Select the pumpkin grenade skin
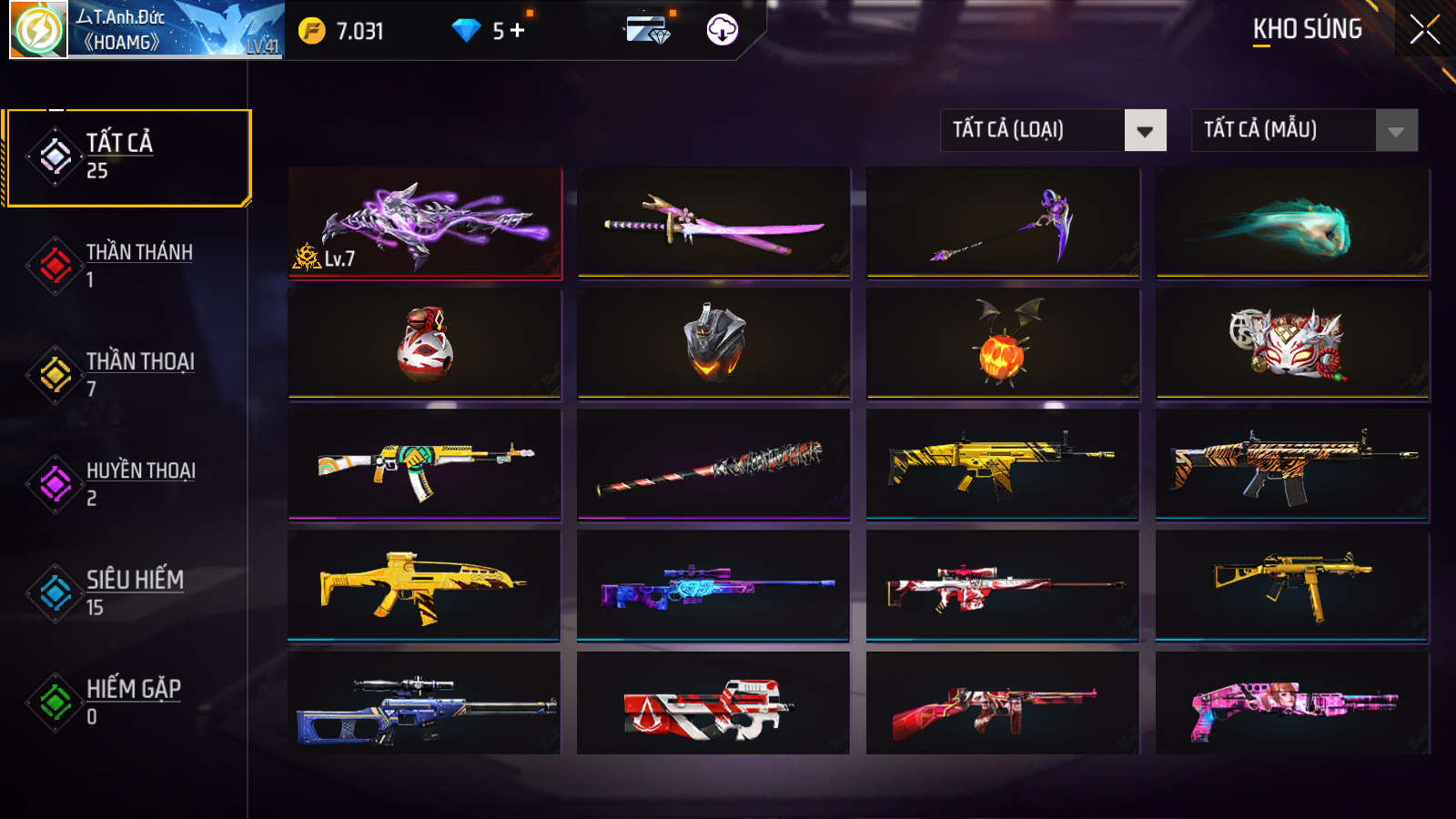1456x819 pixels. pyautogui.click(x=1003, y=344)
